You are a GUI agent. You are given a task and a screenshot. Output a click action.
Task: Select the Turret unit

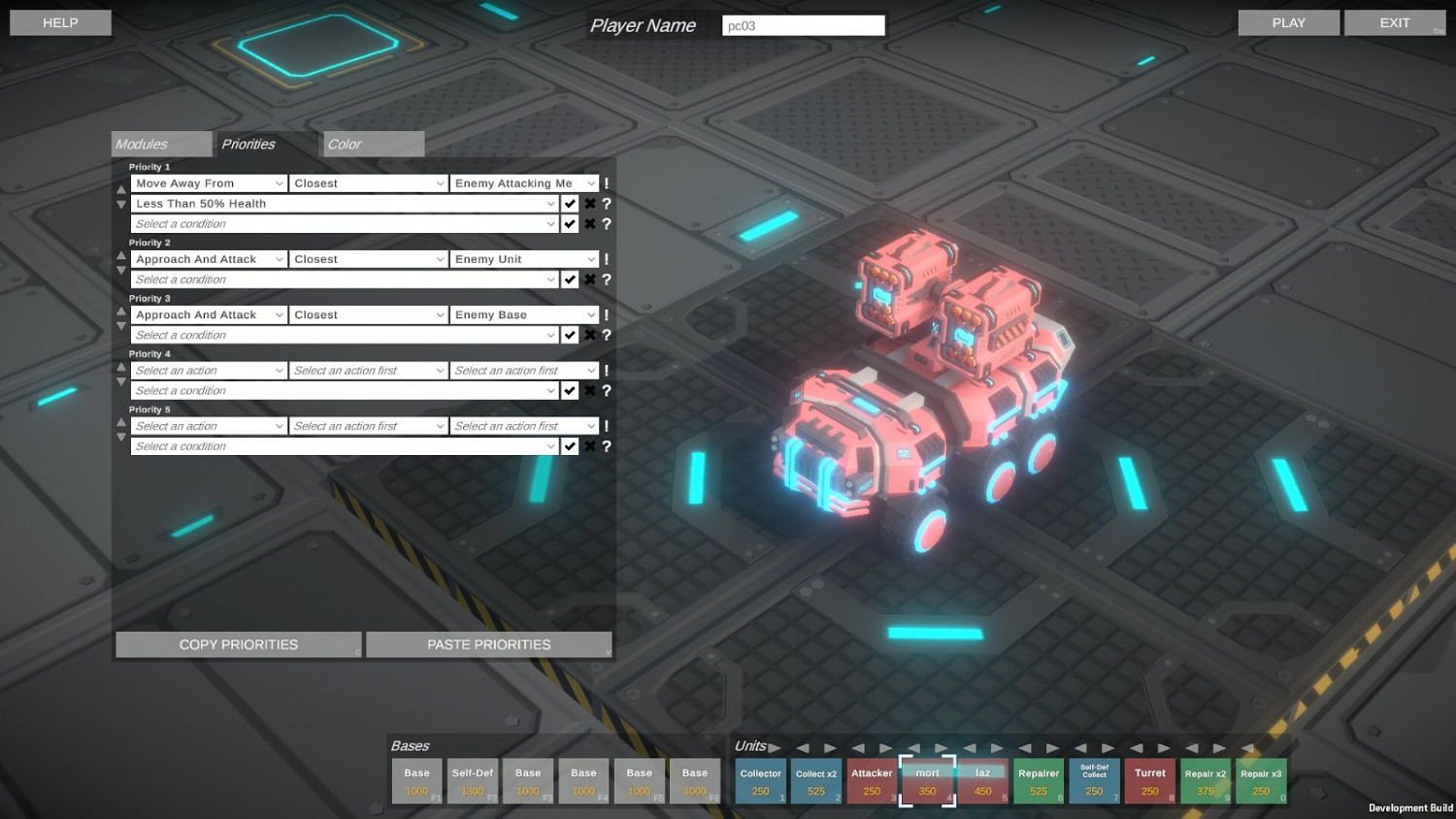1149,780
